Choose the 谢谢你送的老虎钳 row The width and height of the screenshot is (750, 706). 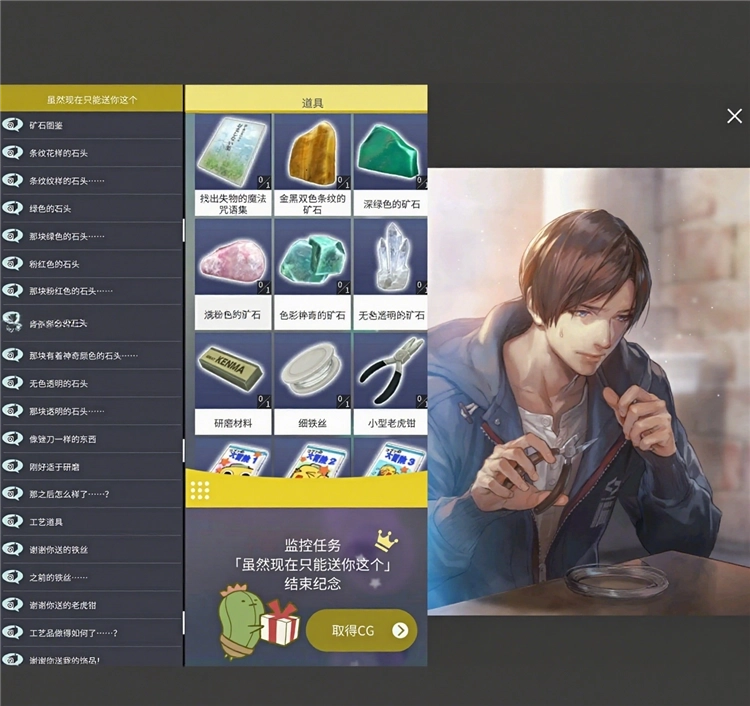point(90,604)
